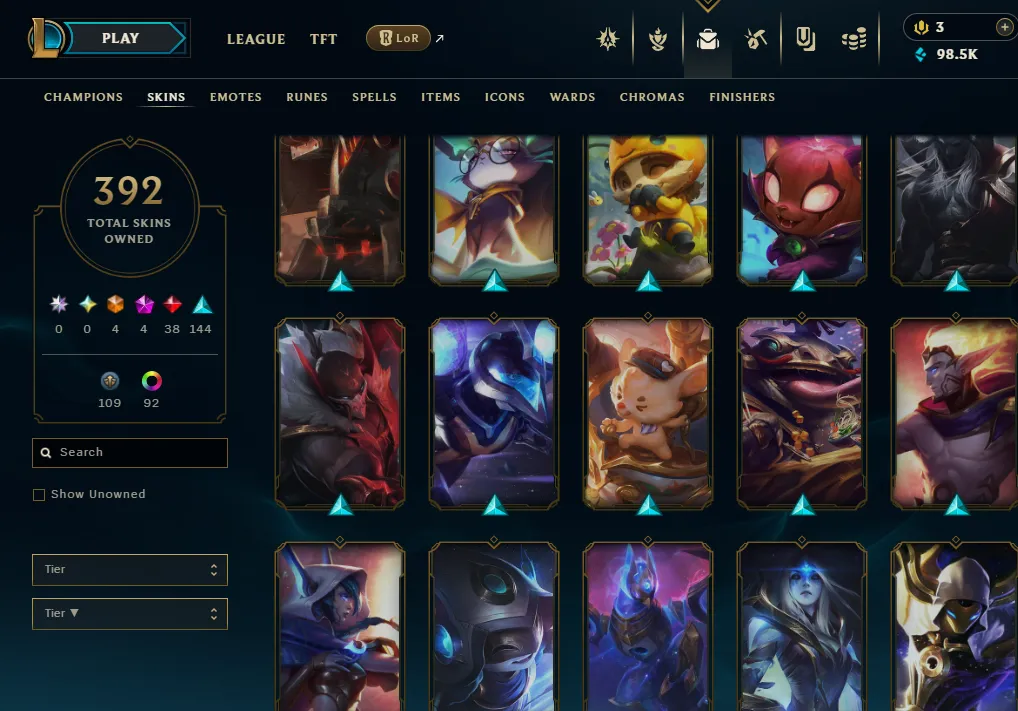Toggle the Show Unowned checkbox
Screen dimensions: 1018x711
(x=39, y=495)
